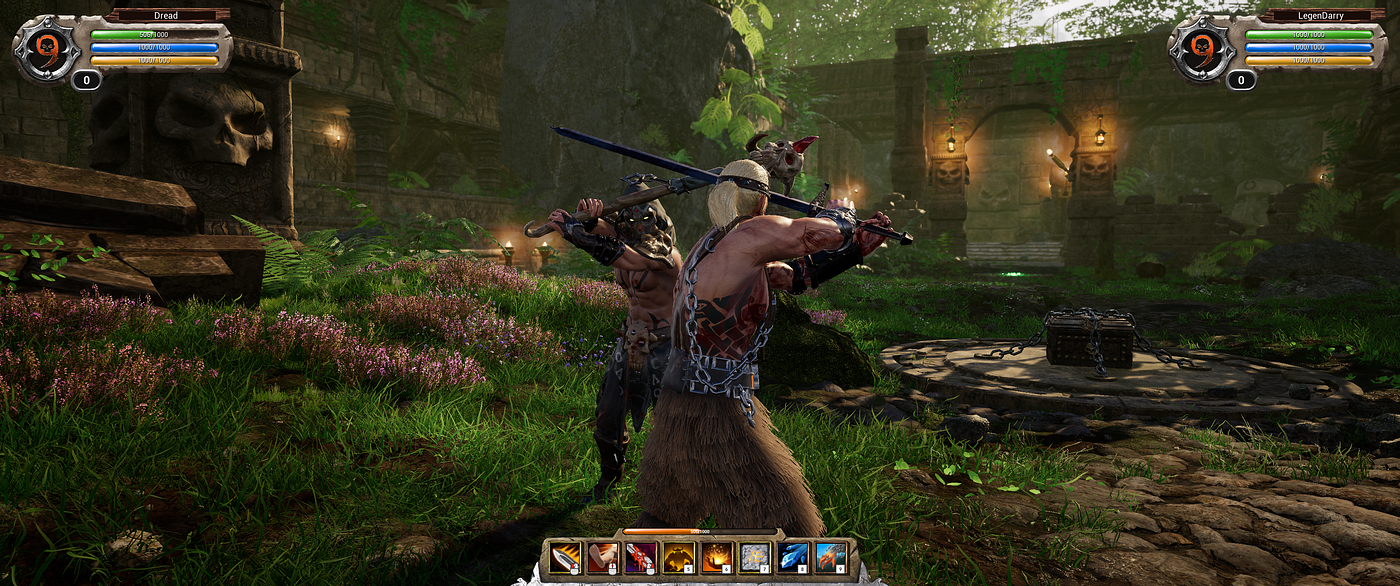Select the bloody spiked blade ability

pyautogui.click(x=640, y=557)
